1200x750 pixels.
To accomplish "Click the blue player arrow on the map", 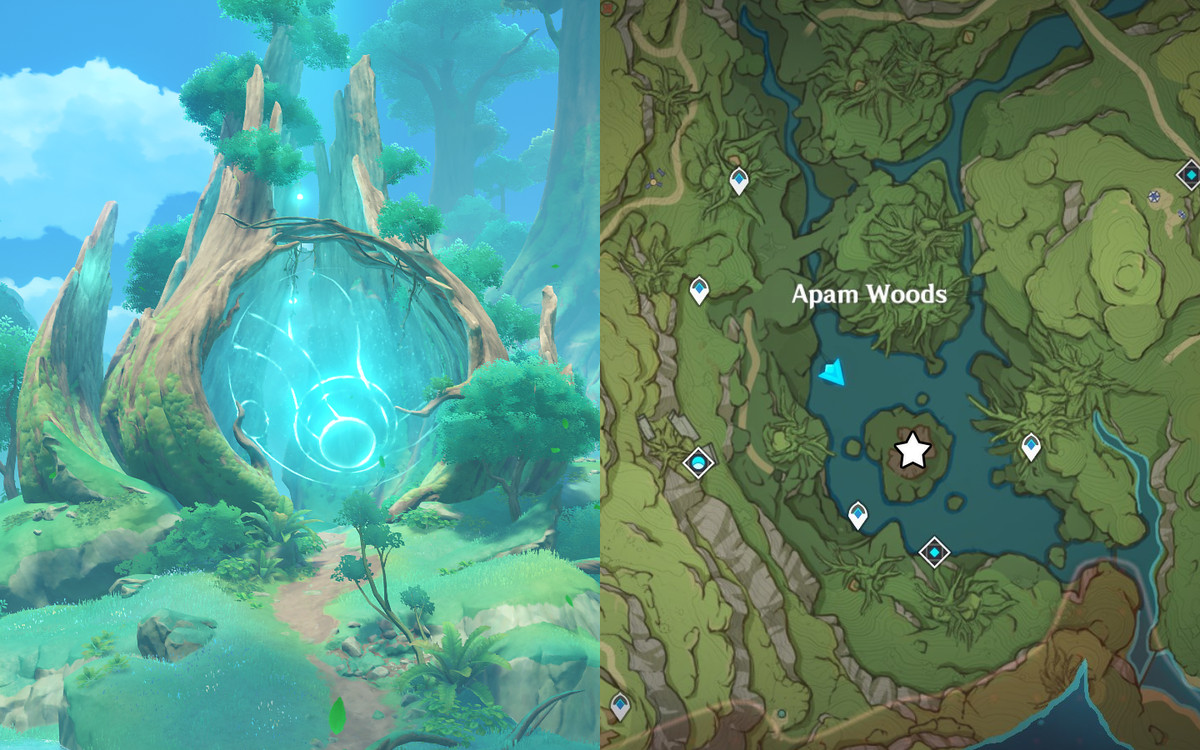I will click(832, 374).
